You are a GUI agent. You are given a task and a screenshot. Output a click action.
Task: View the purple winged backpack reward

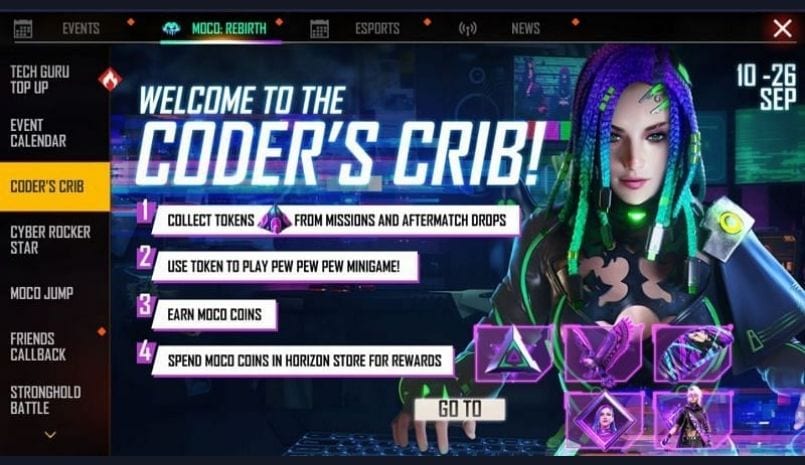[x=602, y=353]
